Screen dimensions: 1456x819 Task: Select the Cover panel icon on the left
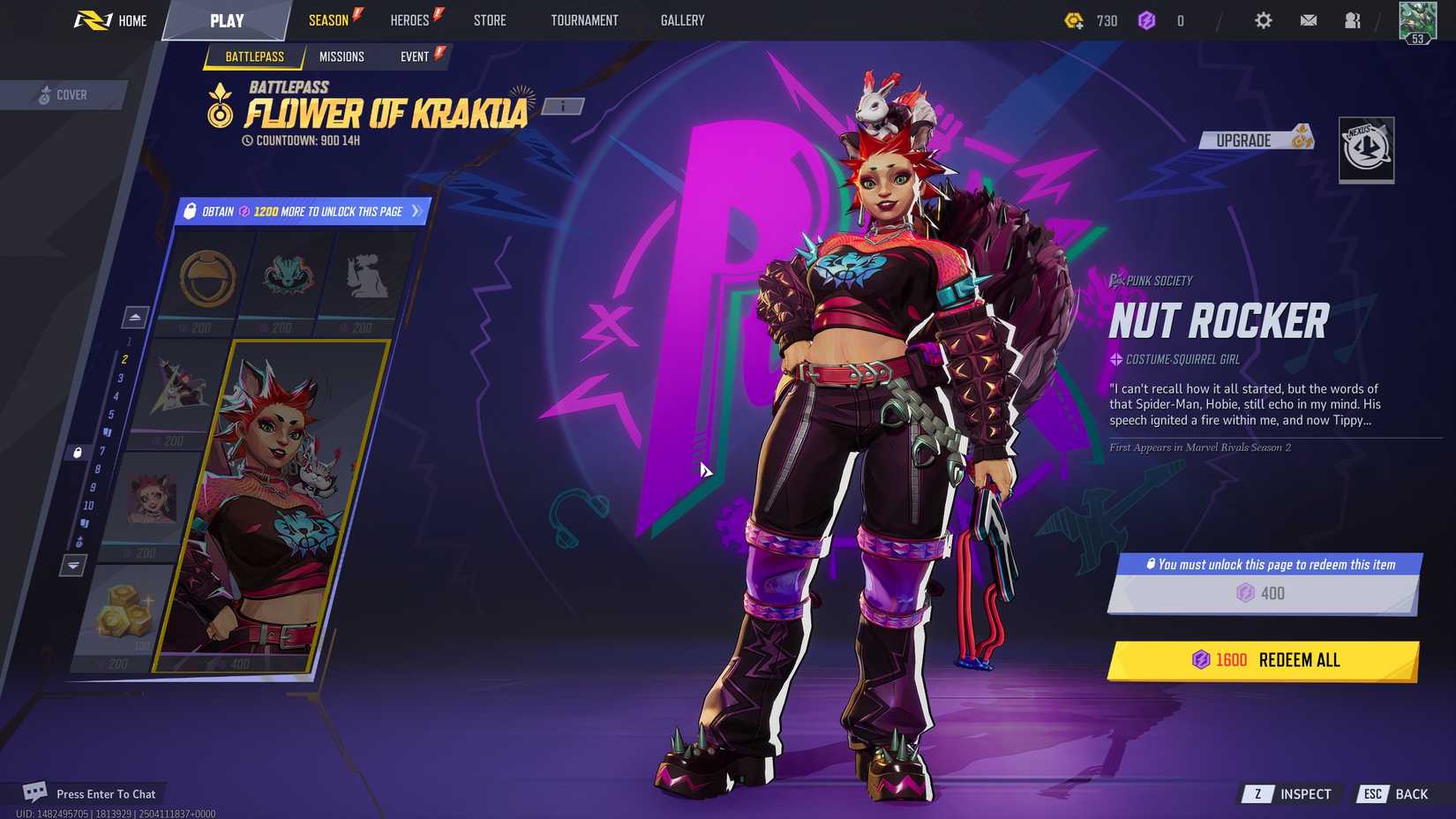42,94
